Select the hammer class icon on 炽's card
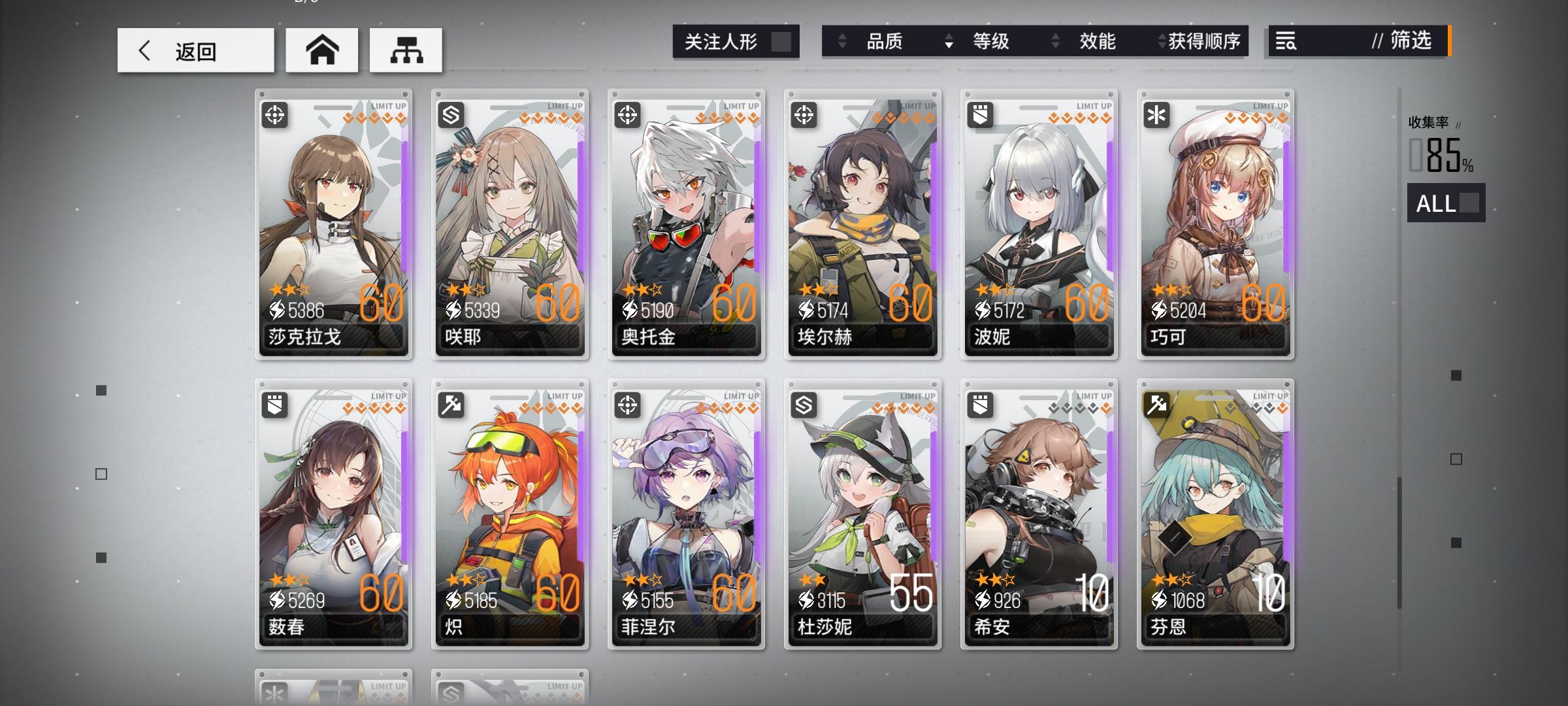Screen dimensions: 1568x706 [451, 404]
